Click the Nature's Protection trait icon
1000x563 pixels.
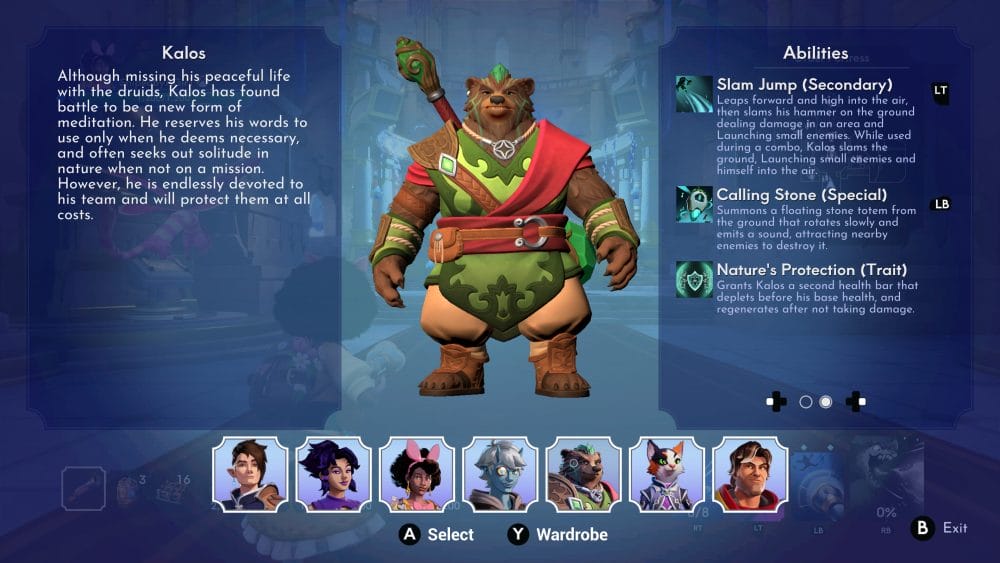694,279
